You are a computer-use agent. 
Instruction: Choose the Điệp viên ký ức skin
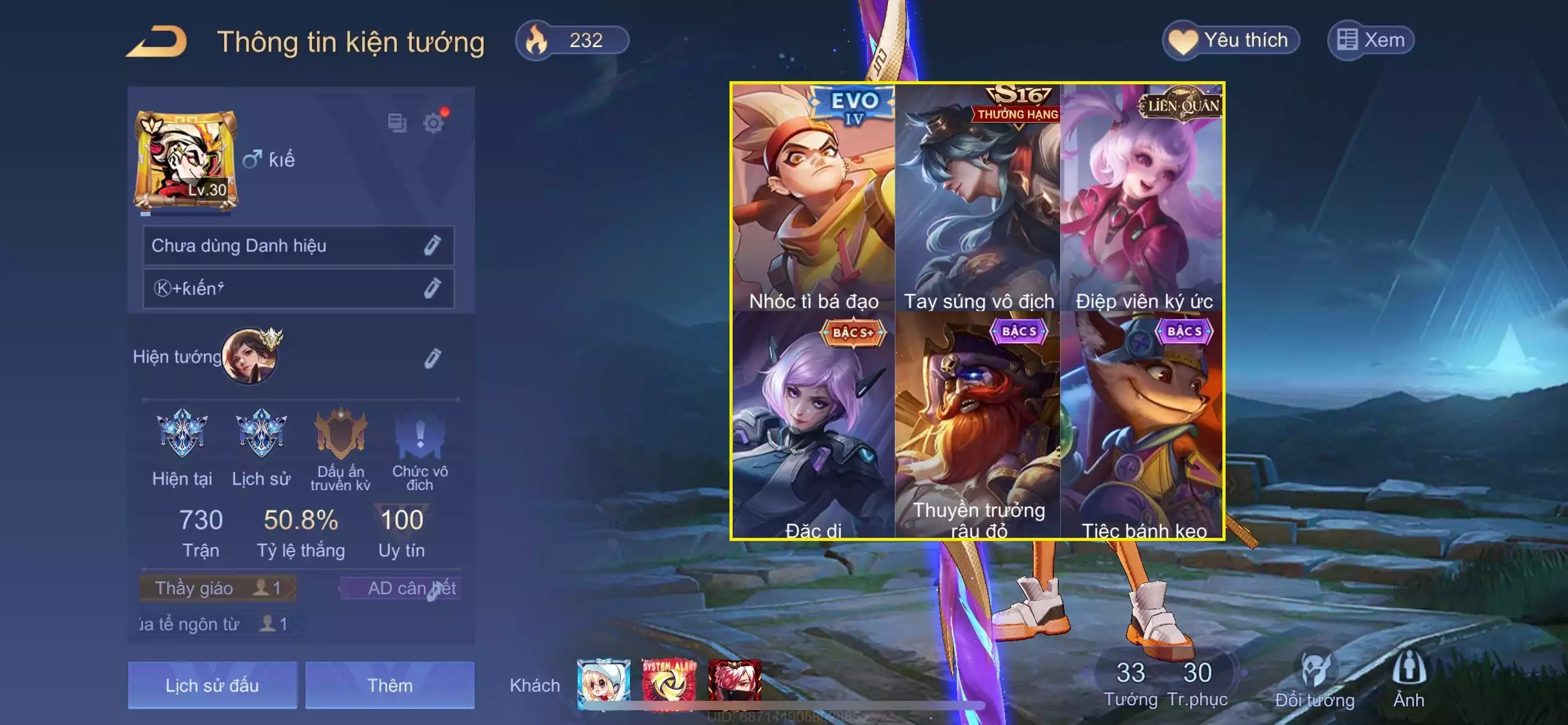(x=1143, y=198)
